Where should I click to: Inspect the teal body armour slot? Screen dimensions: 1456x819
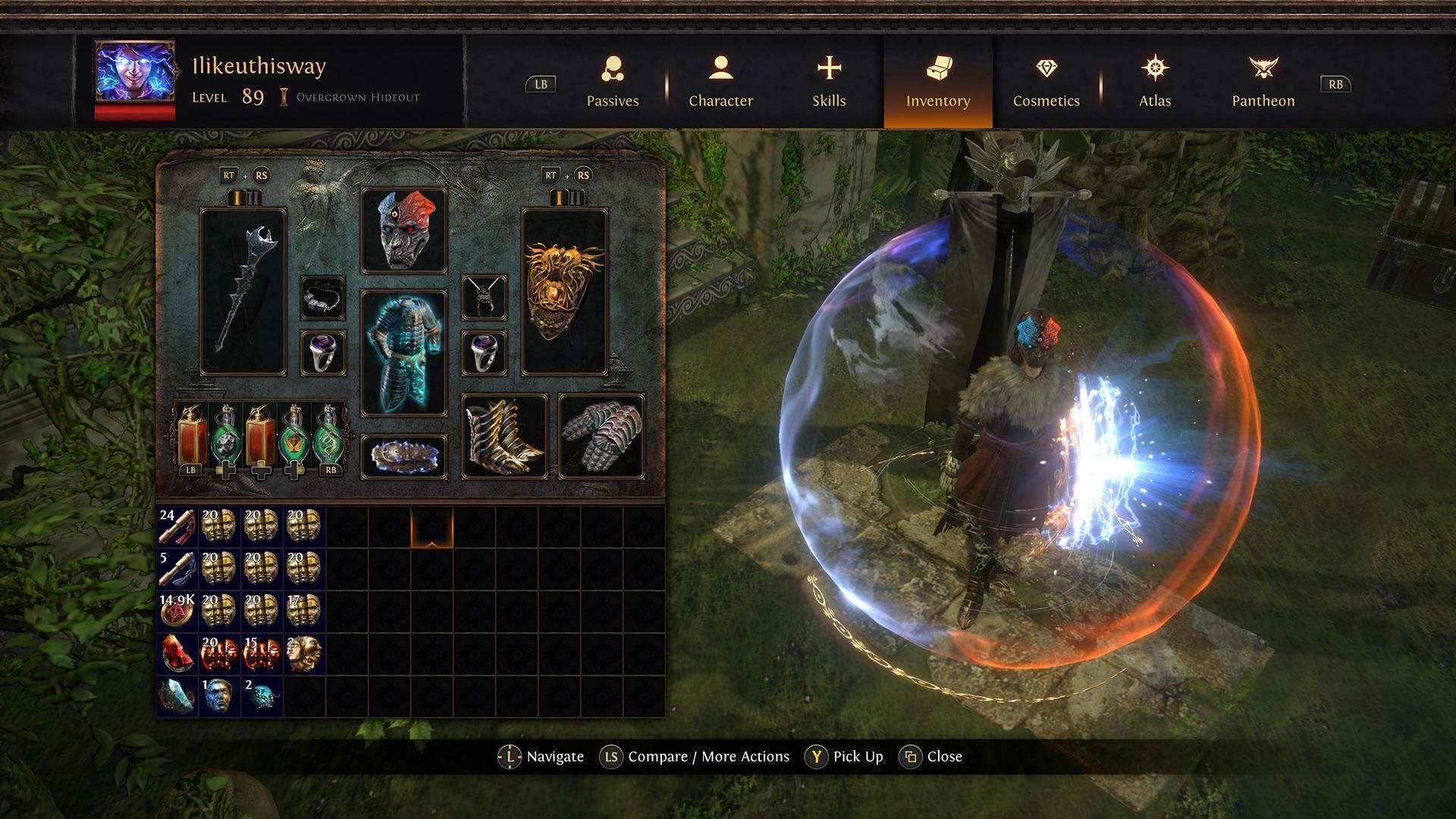tap(403, 353)
